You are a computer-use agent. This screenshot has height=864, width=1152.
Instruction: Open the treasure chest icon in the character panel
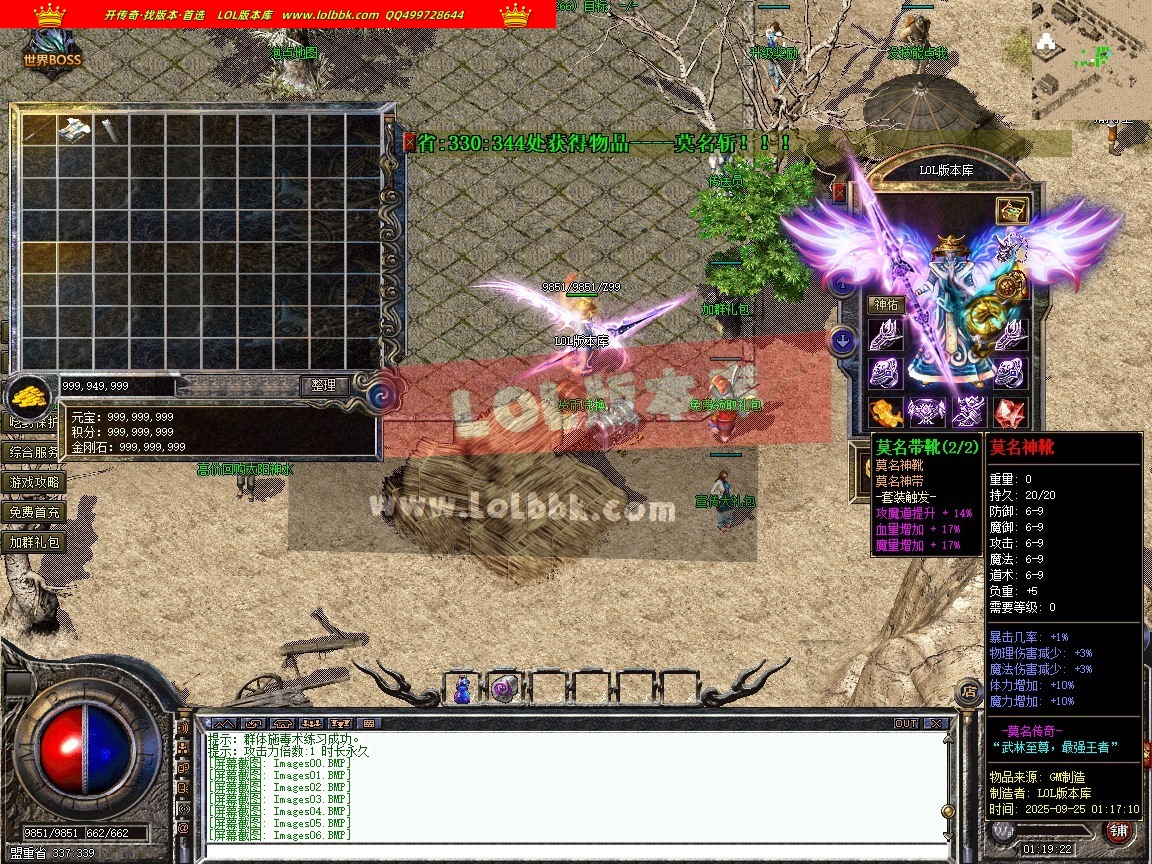click(x=1012, y=210)
